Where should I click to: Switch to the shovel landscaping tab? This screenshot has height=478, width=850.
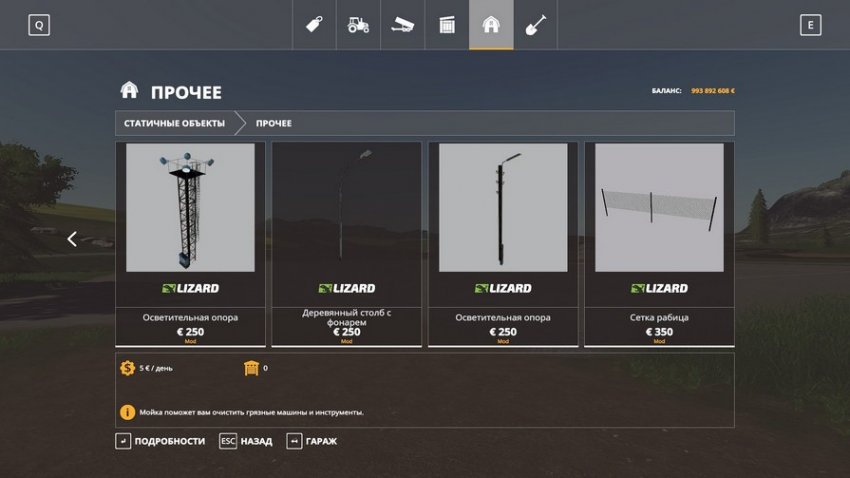535,25
